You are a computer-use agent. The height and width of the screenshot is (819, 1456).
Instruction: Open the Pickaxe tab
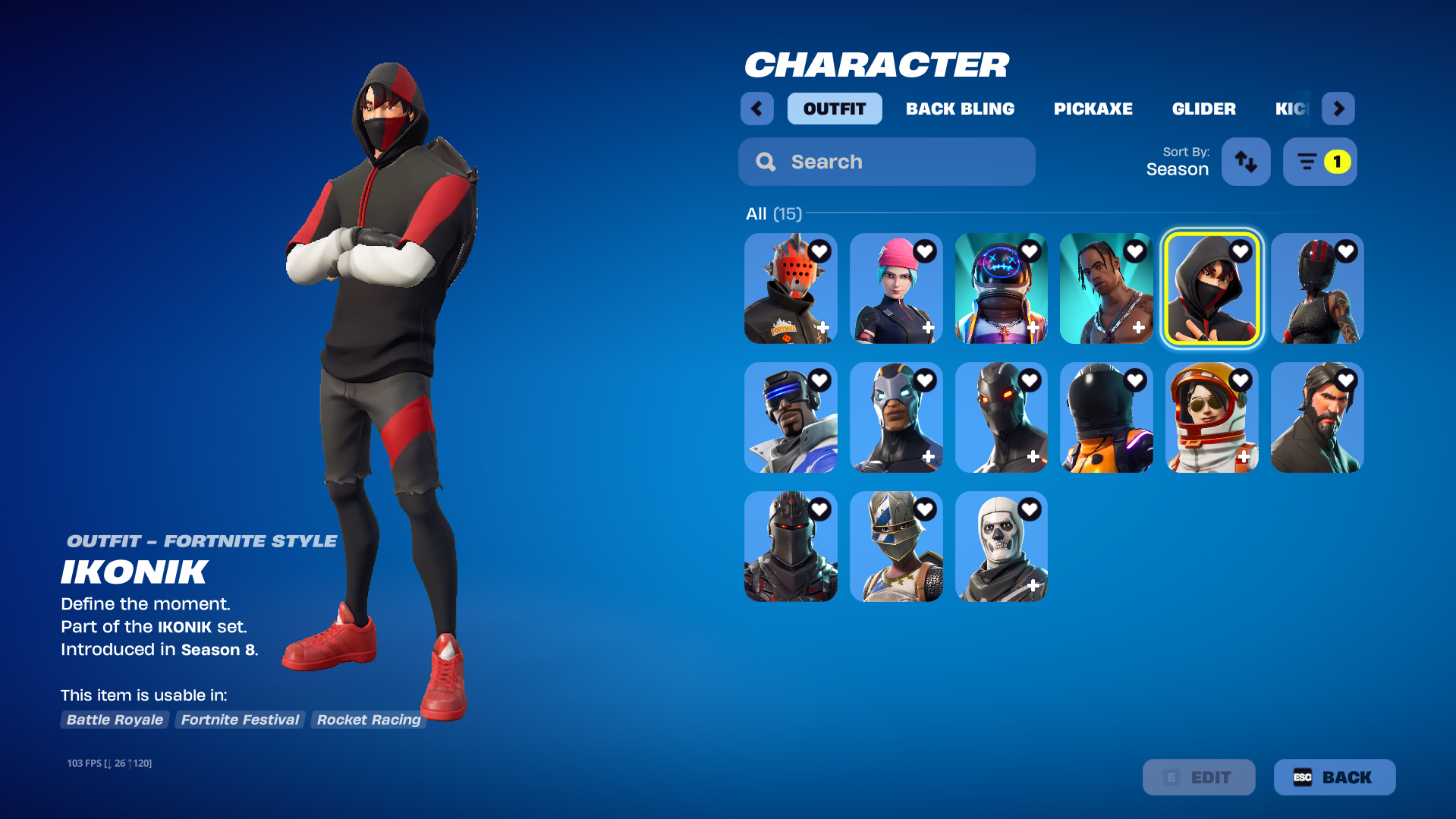point(1093,109)
